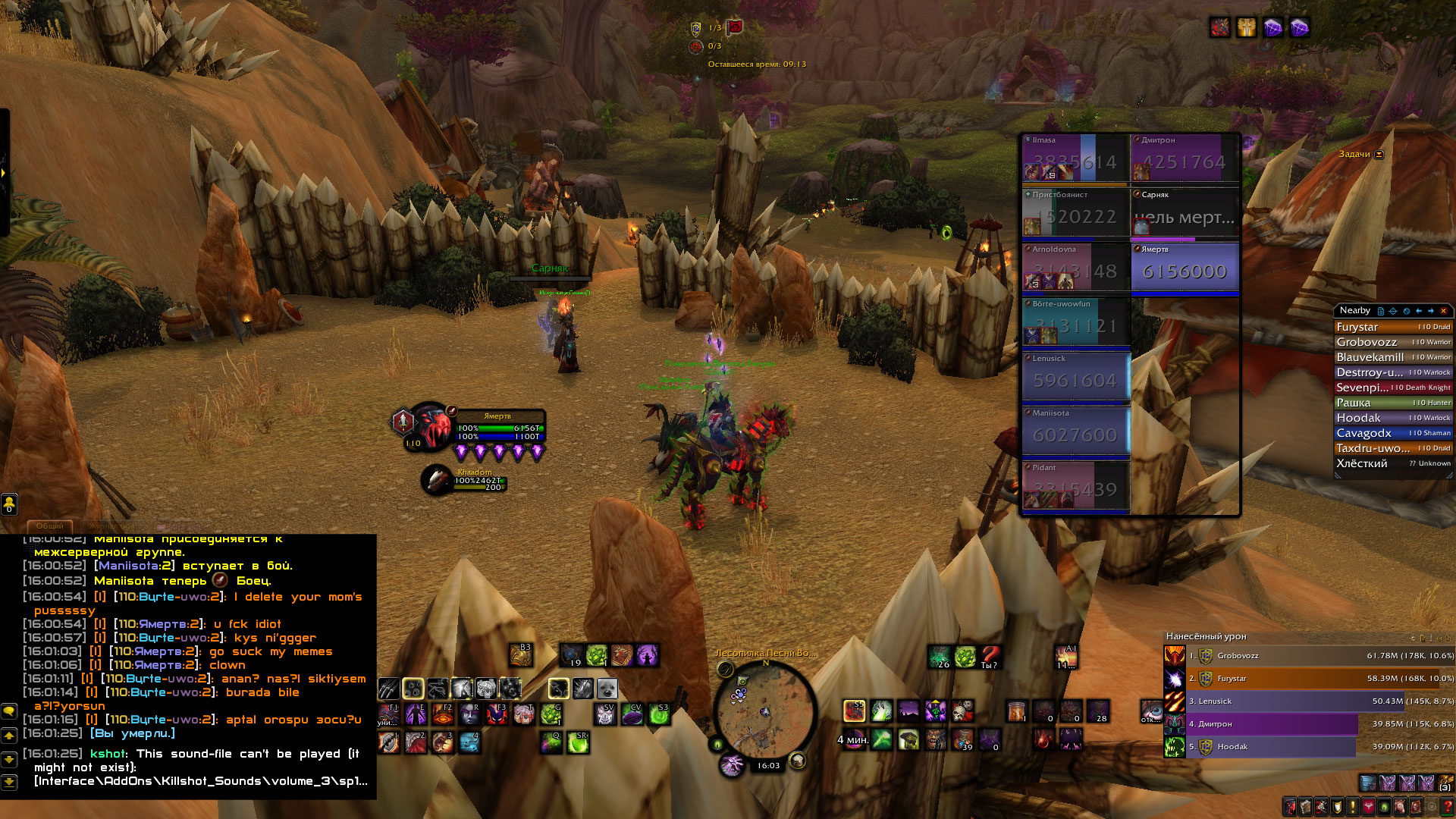Click the Ямертв player unit frame portrait
The image size is (1456, 819).
pos(431,425)
